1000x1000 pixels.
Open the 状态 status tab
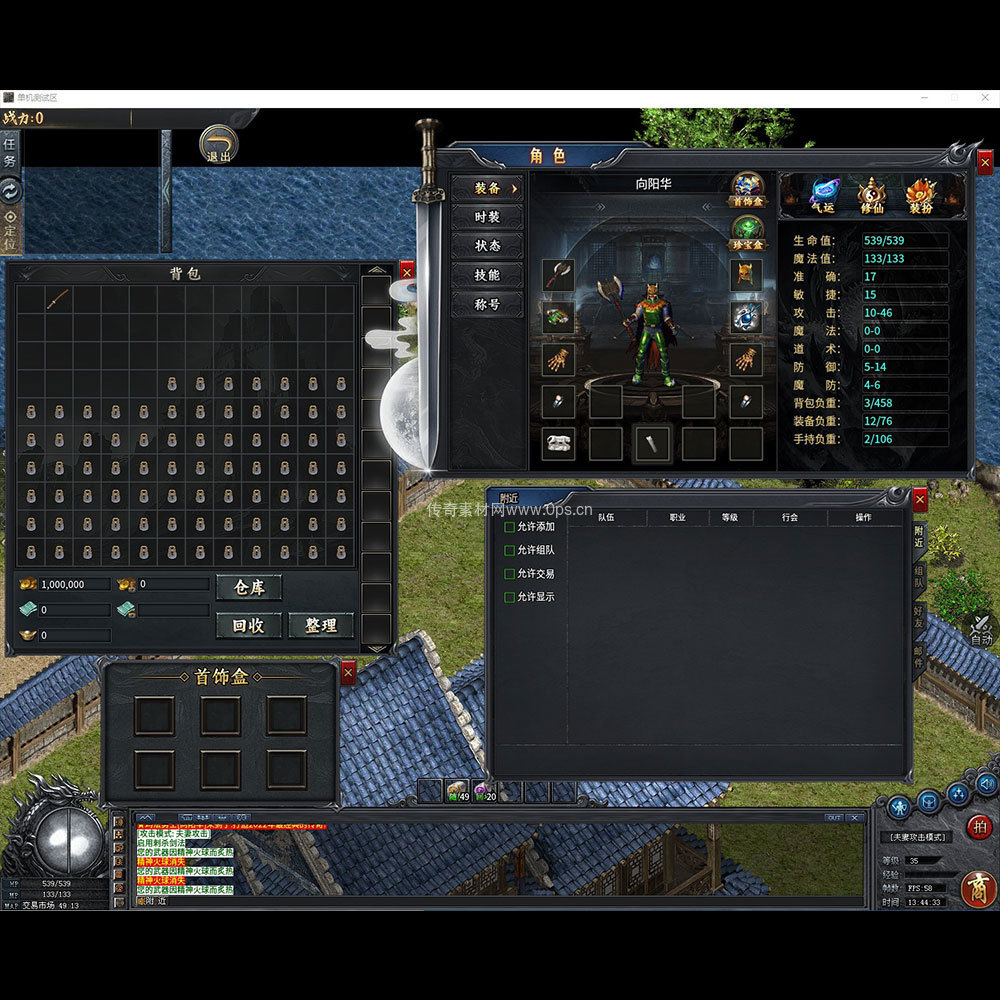tap(487, 246)
